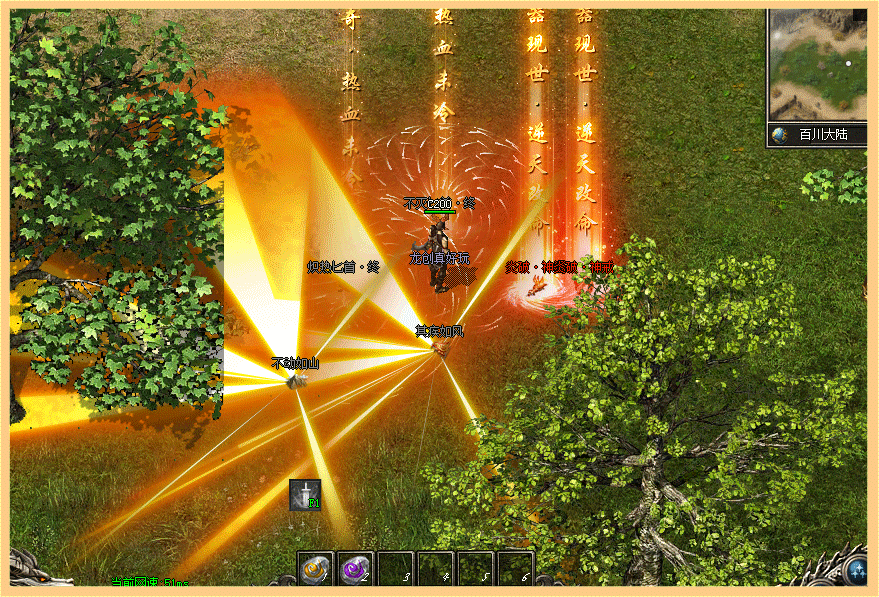Click the globe icon beside 百川大陆
The image size is (879, 597).
click(x=780, y=135)
